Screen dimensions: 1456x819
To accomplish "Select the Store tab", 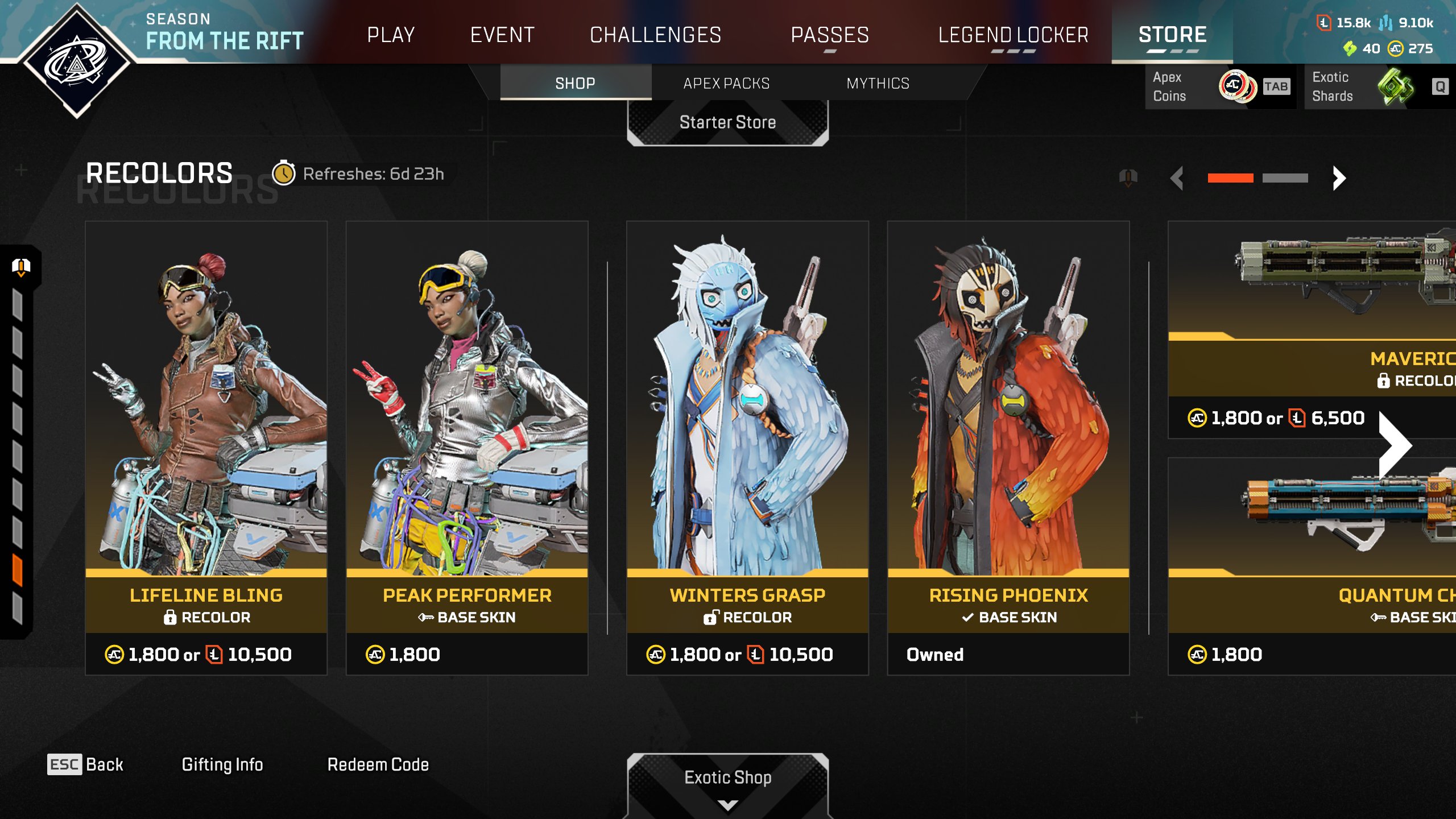I will click(x=1172, y=35).
